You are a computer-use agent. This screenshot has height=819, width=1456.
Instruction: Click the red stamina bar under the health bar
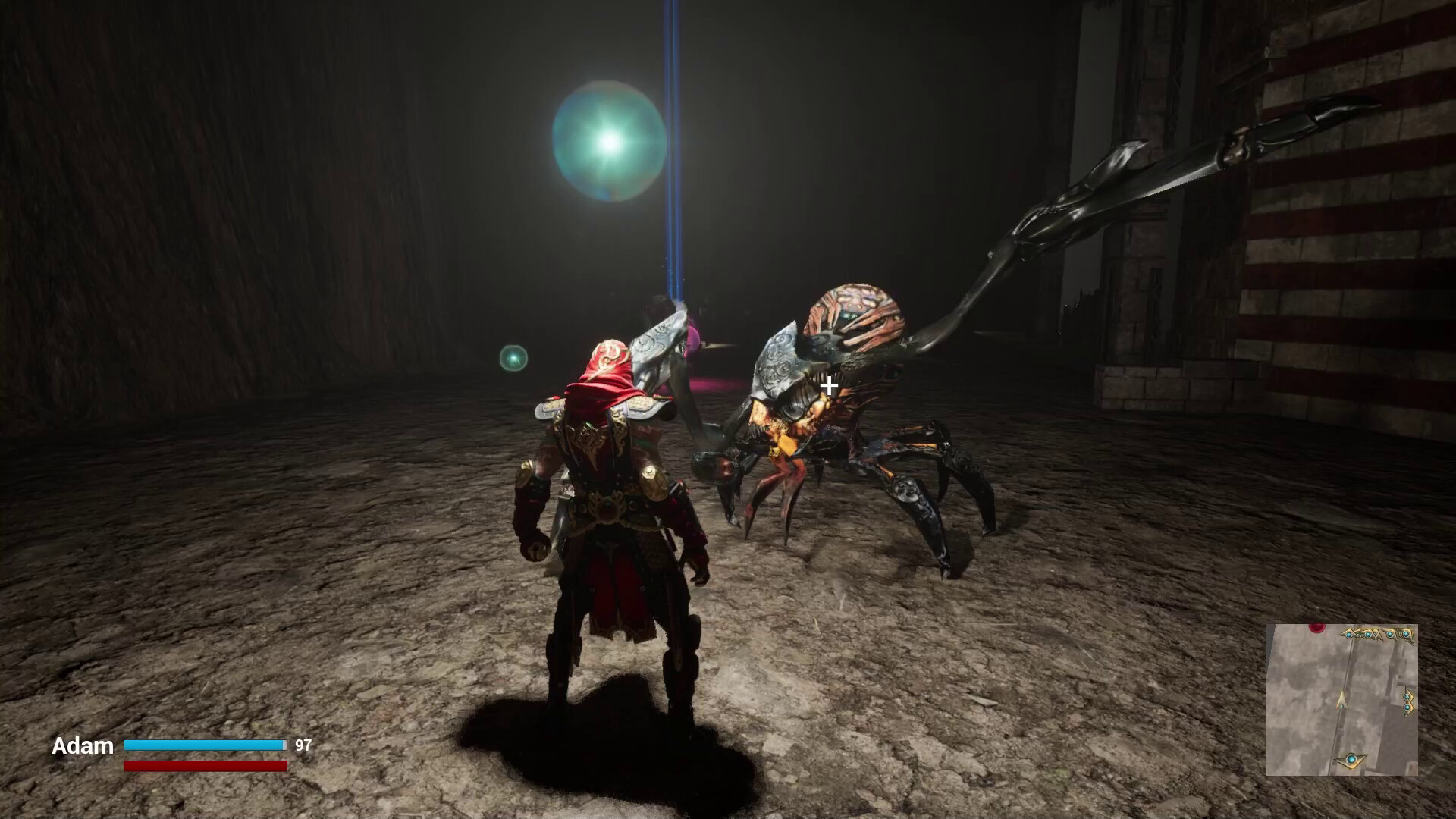pos(205,766)
